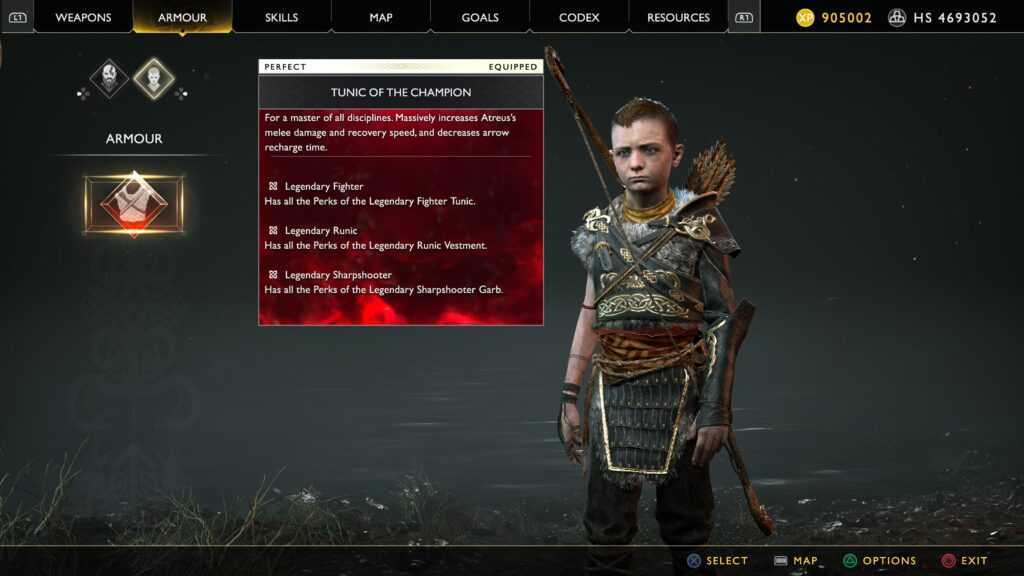The height and width of the screenshot is (576, 1024).
Task: Switch to the Resources tab
Action: (678, 17)
